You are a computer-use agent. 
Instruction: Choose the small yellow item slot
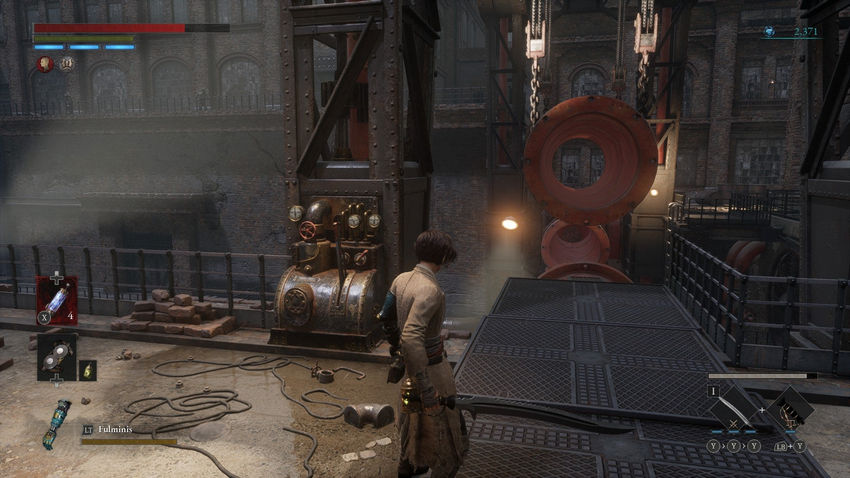(88, 370)
